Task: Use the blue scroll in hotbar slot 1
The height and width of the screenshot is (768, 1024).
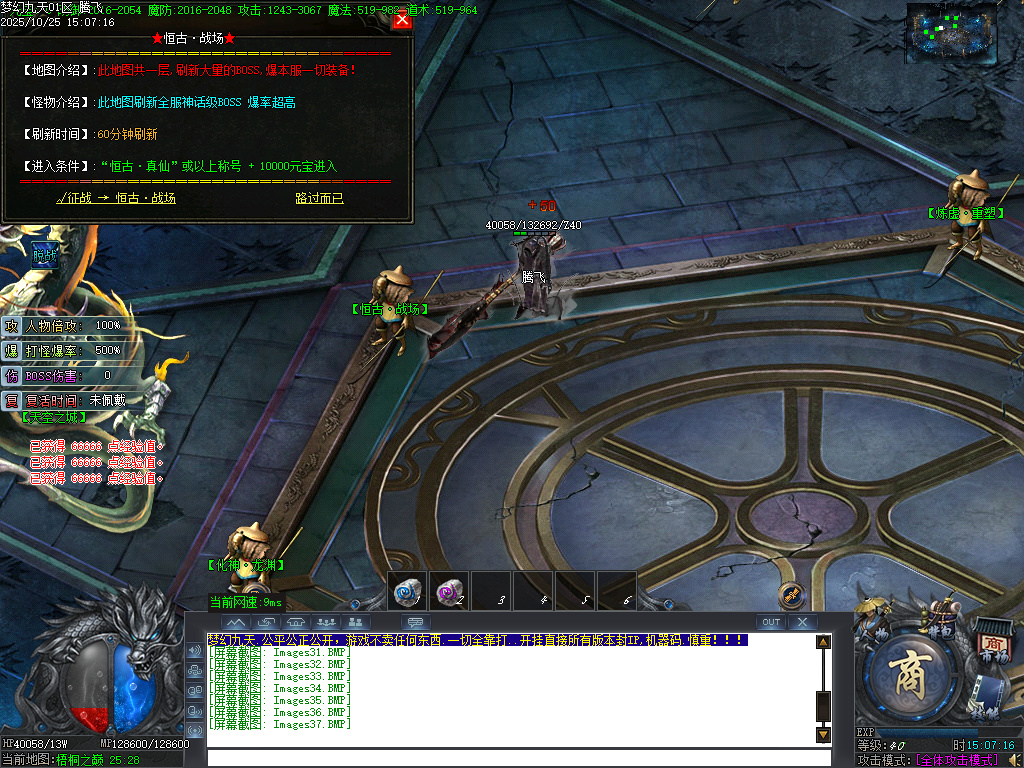Action: (x=407, y=590)
